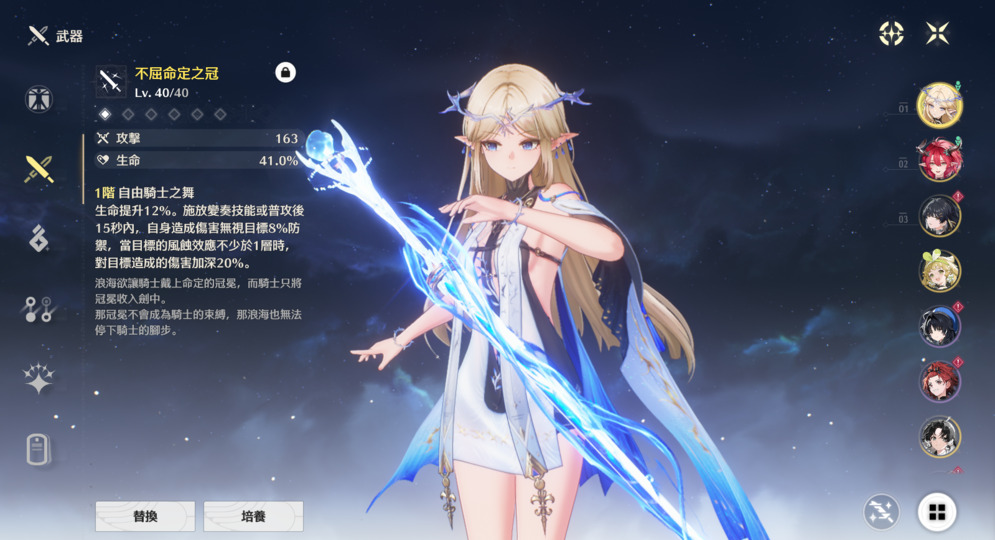
Task: Open the ID tag profile tab
Action: 39,450
